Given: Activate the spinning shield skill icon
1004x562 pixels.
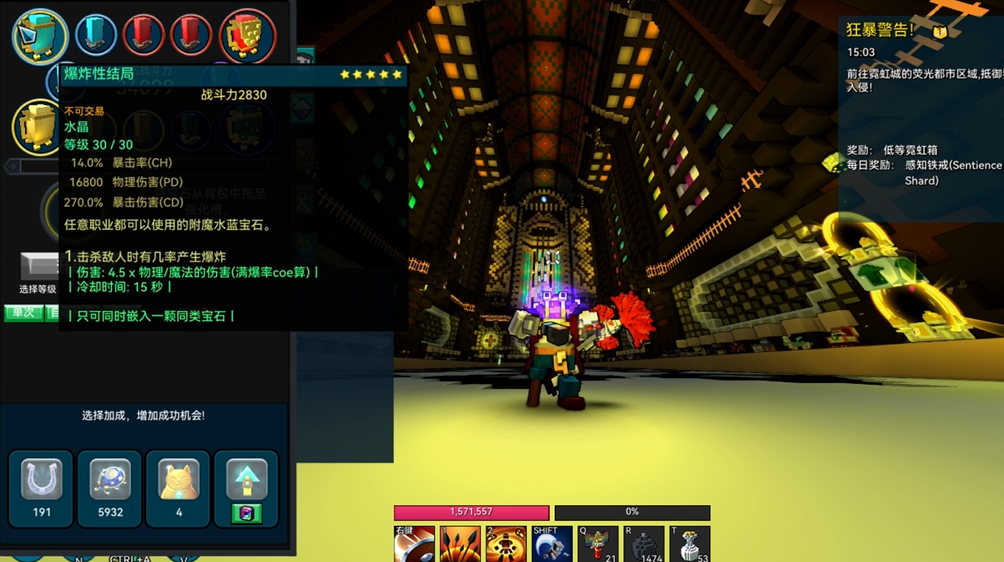Looking at the screenshot, I should tap(414, 544).
